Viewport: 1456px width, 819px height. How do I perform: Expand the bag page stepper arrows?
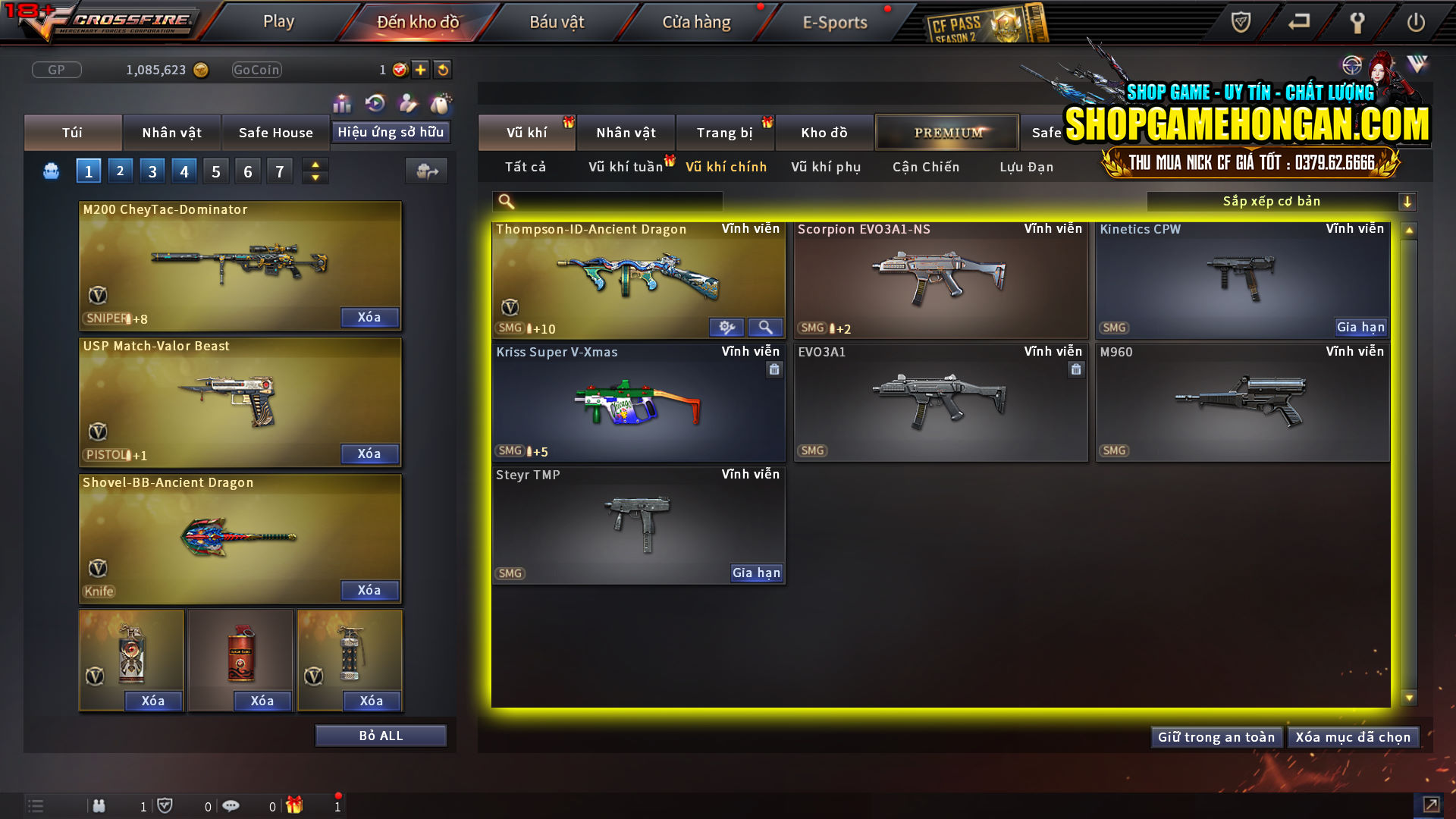315,171
